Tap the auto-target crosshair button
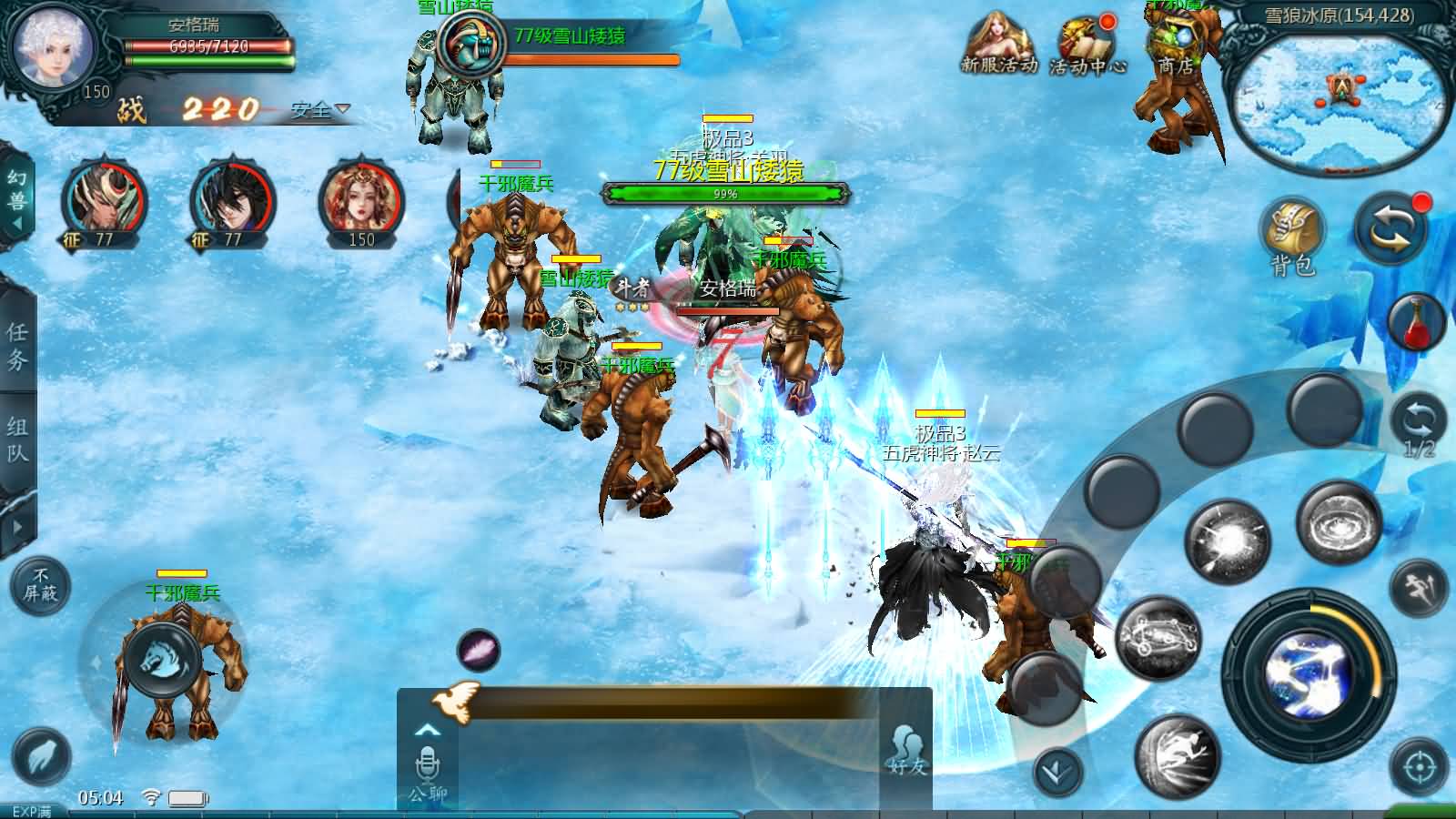1456x819 pixels. click(x=1419, y=767)
